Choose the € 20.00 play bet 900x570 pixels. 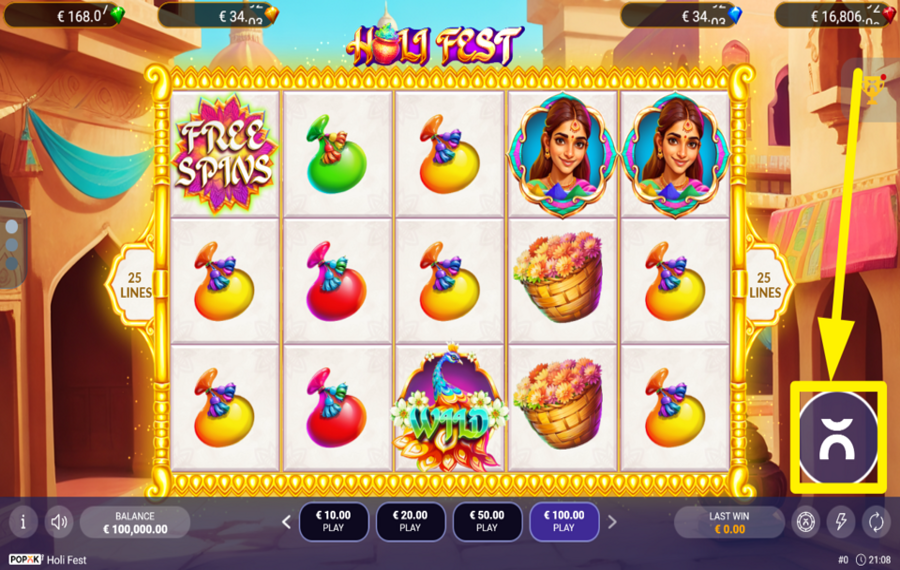(410, 521)
